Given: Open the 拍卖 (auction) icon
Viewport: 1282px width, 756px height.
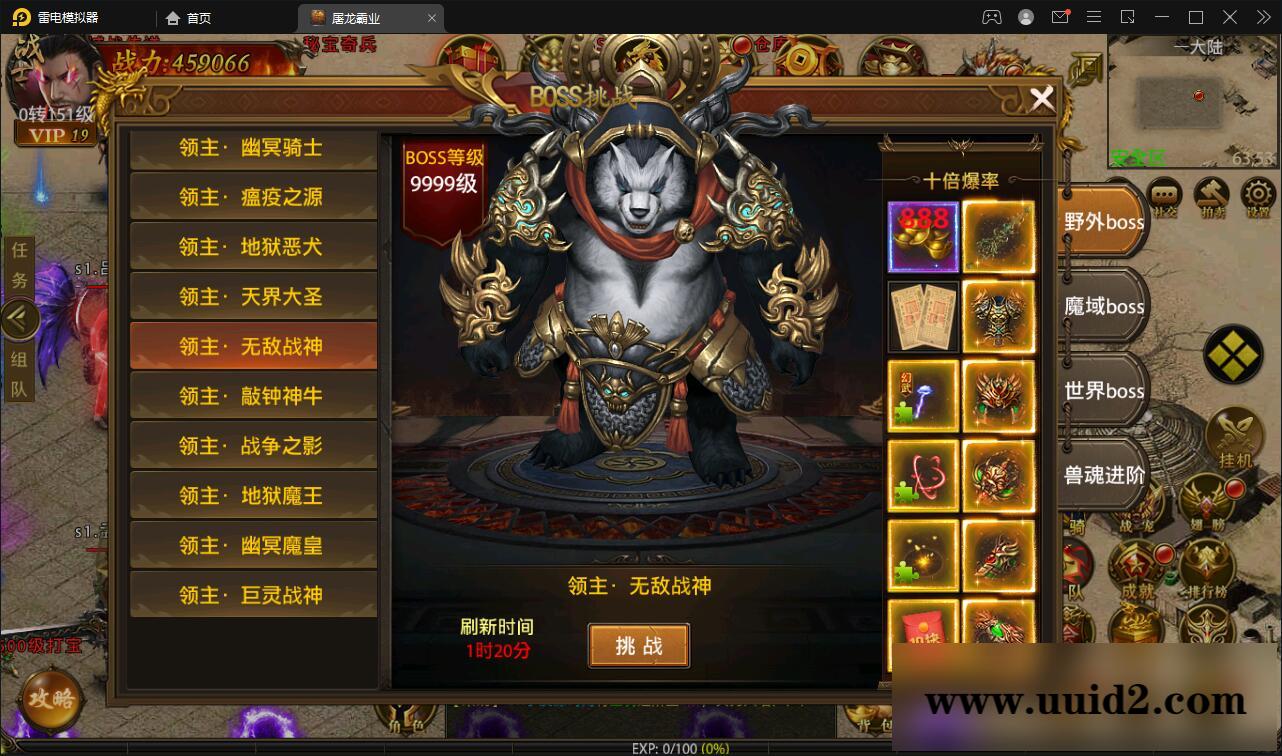Looking at the screenshot, I should [x=1213, y=195].
